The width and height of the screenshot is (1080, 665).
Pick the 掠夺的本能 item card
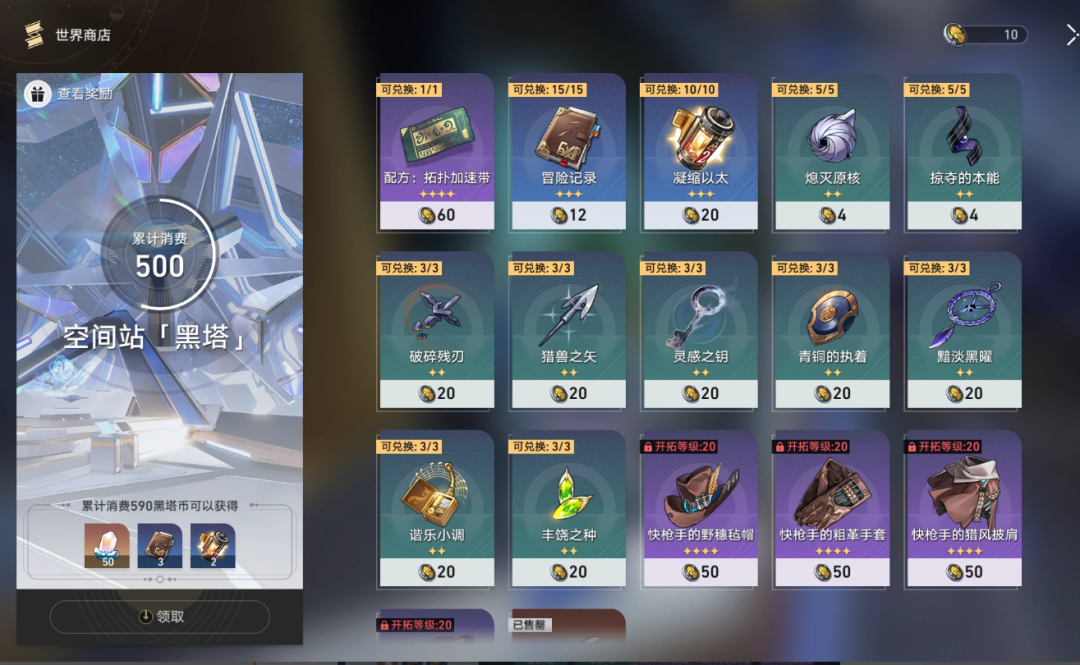(x=964, y=150)
